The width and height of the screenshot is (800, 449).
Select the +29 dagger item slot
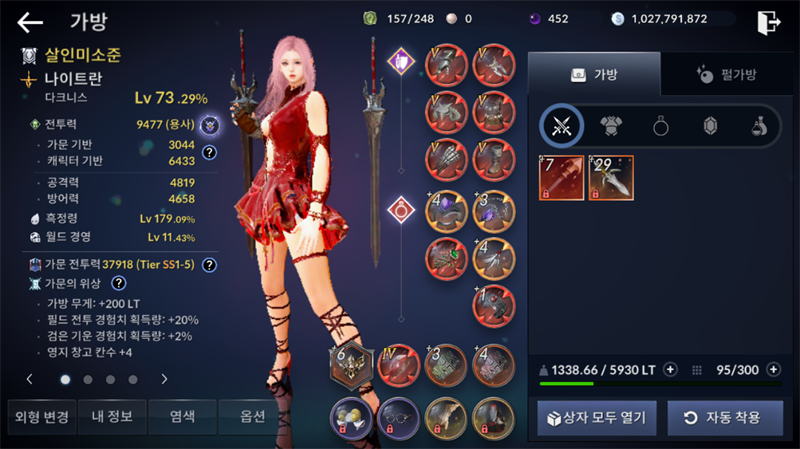(x=611, y=178)
